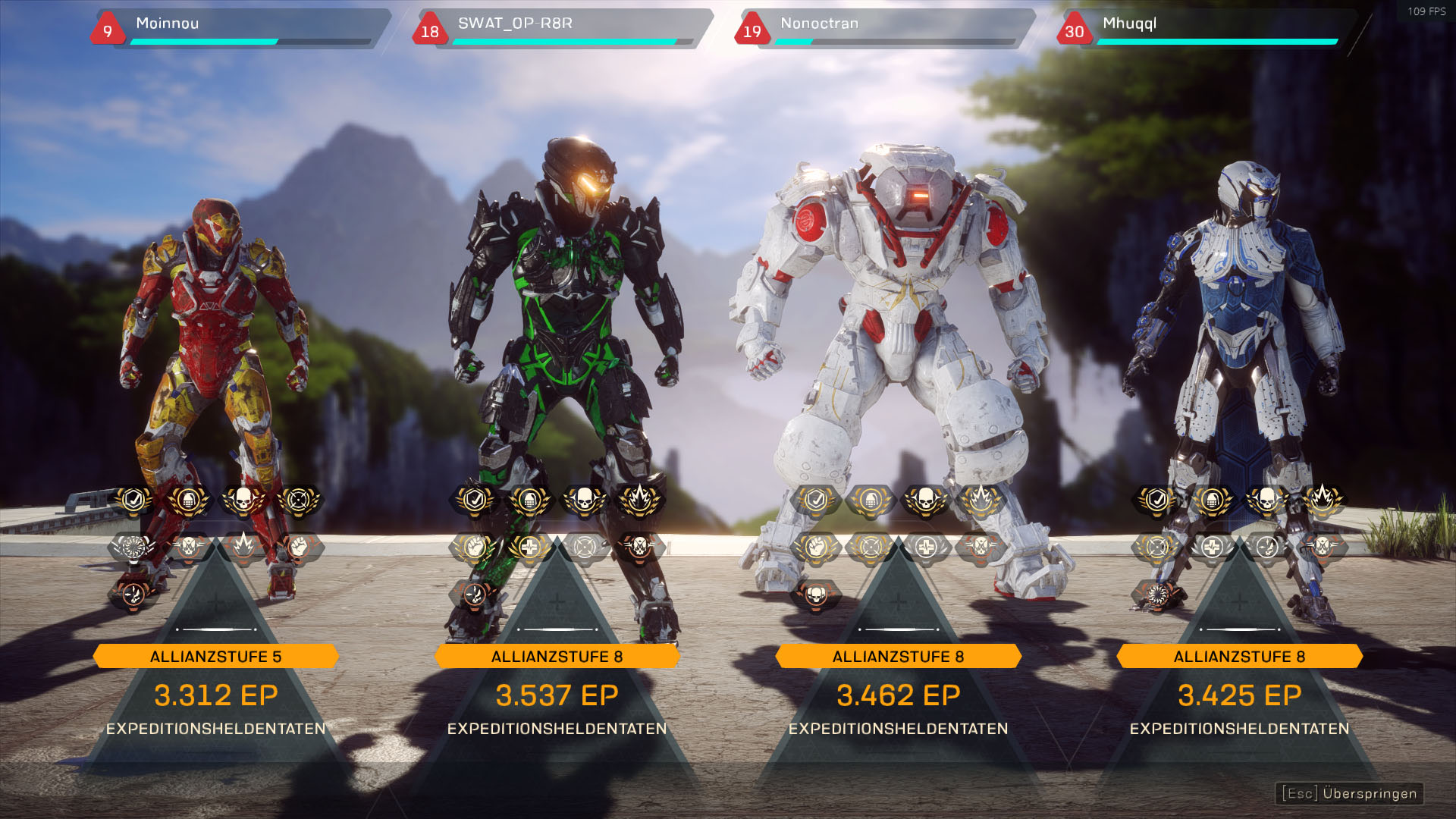View Nonoctran's medical cross medal
1456x819 pixels.
[x=926, y=546]
